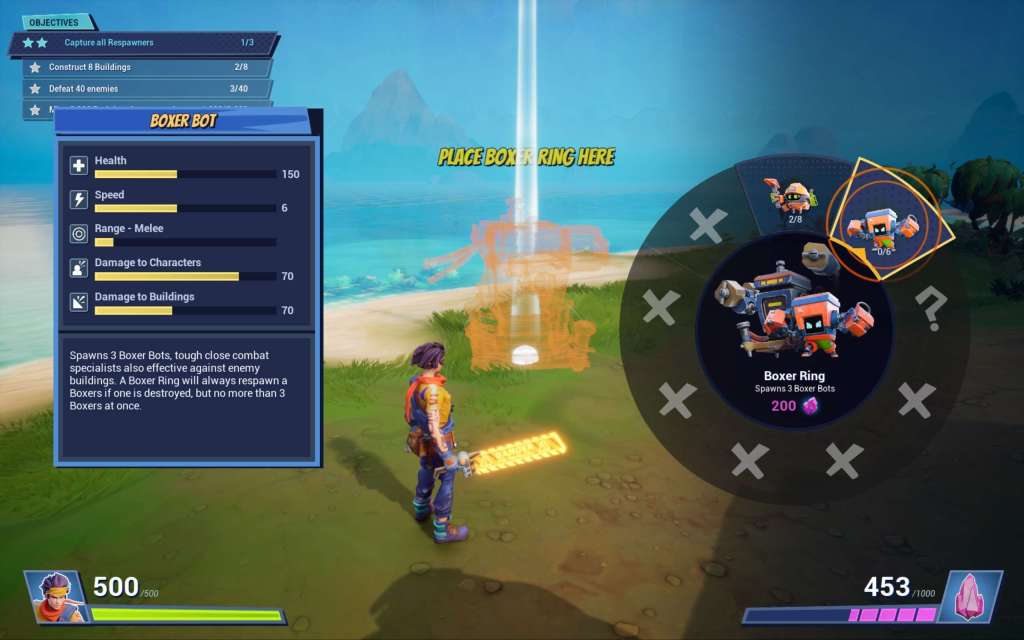Click the Objectives header tab
Screen dimensions: 1024x640
tap(57, 22)
